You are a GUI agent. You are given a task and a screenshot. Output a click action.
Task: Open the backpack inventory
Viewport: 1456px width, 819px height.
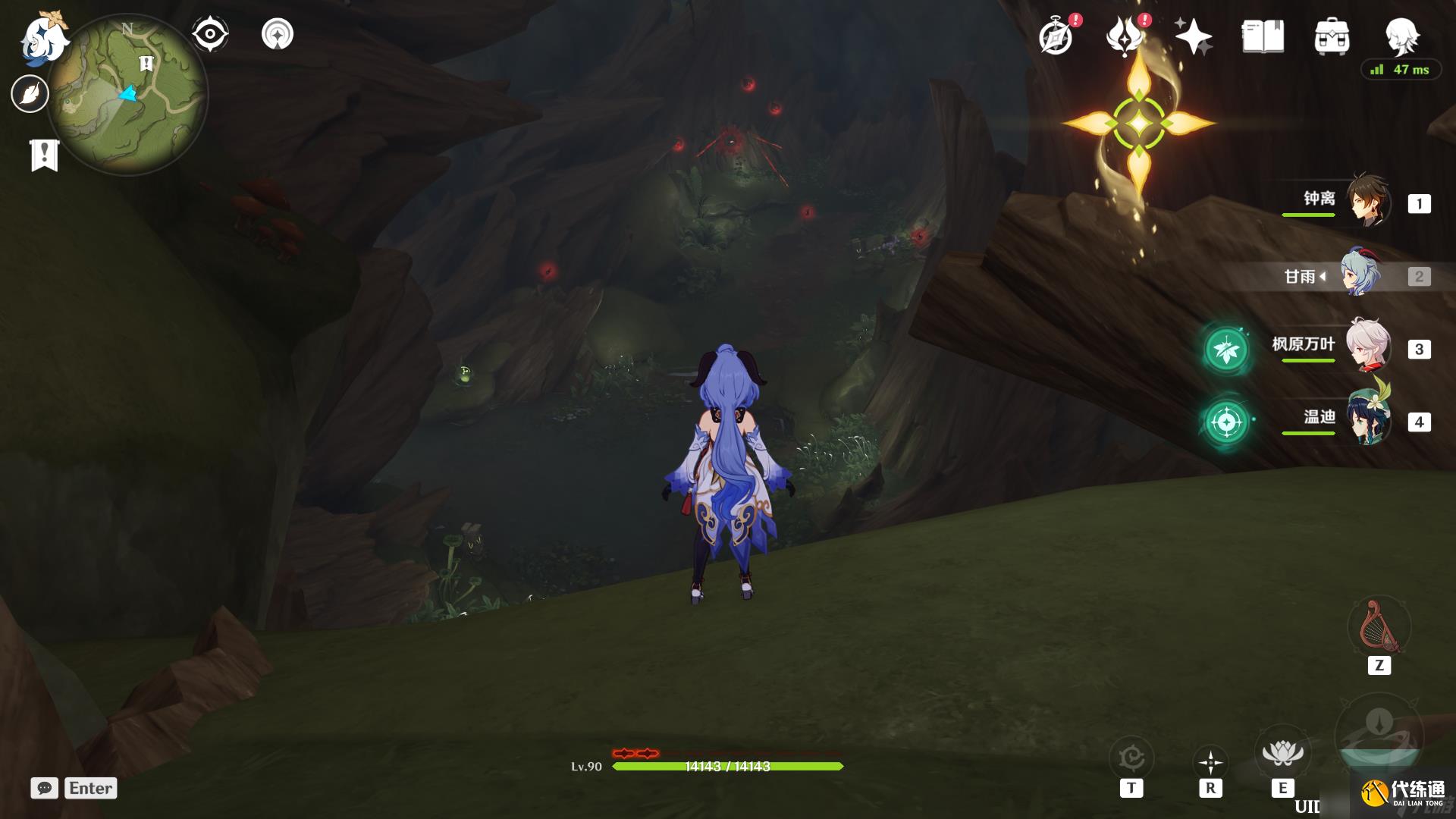point(1332,36)
